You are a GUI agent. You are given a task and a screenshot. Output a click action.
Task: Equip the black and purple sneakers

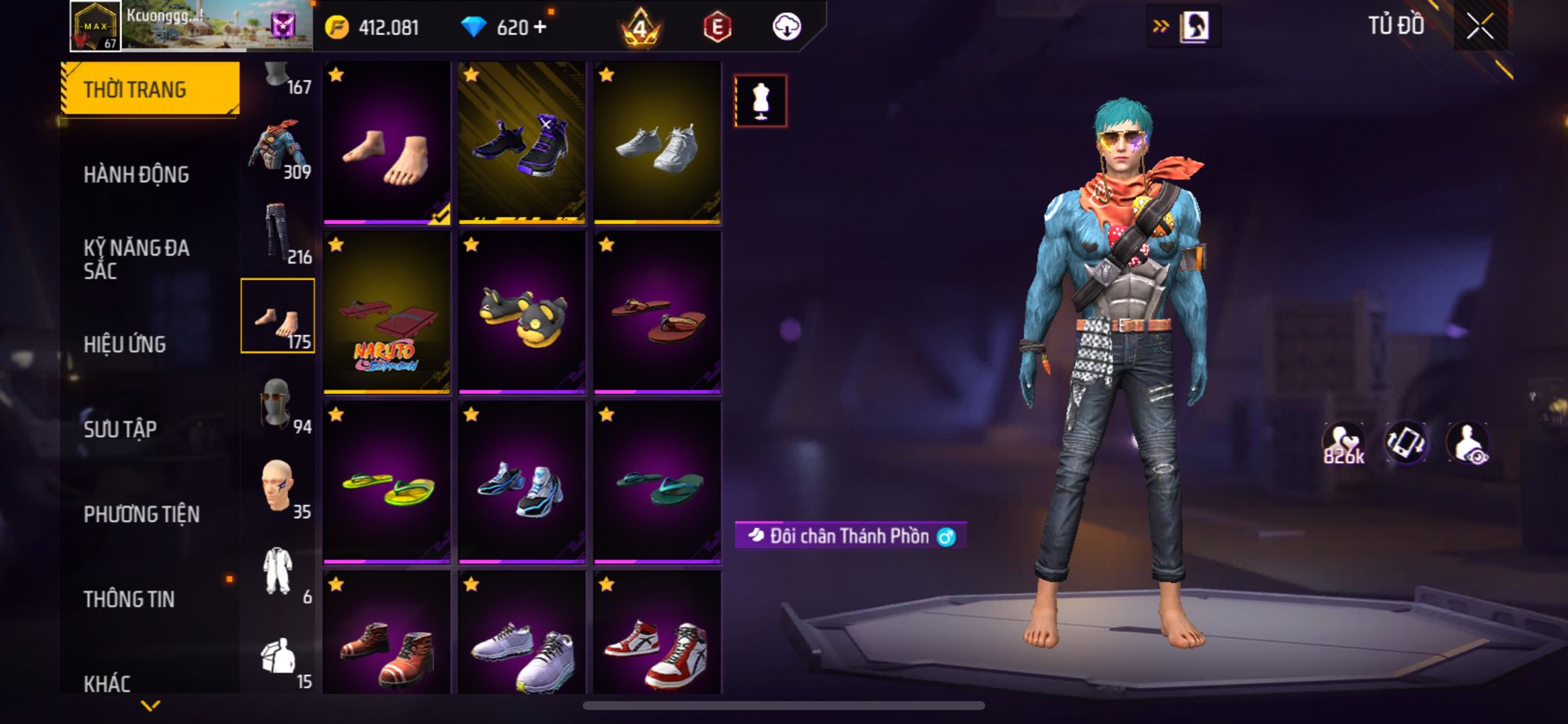[x=522, y=143]
